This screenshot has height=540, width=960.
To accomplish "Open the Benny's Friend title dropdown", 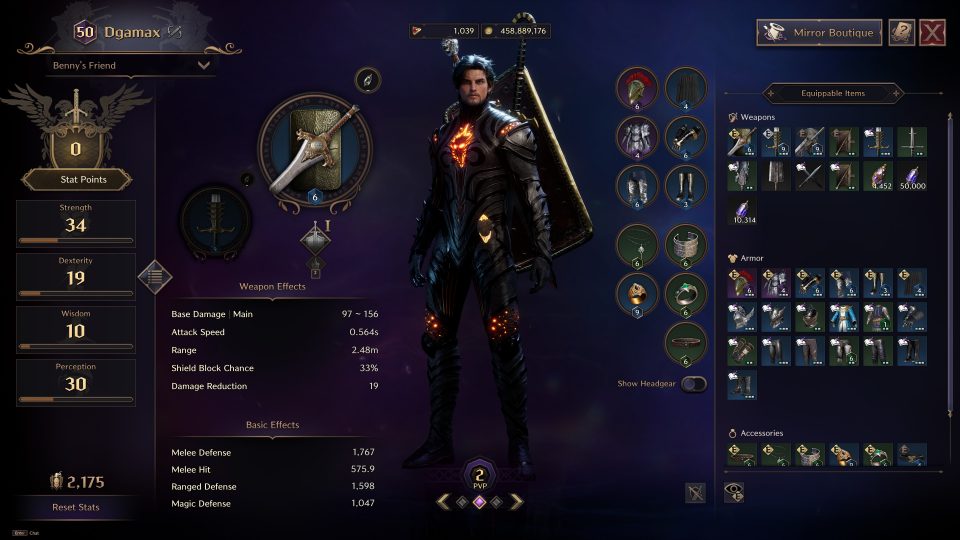I will [131, 66].
